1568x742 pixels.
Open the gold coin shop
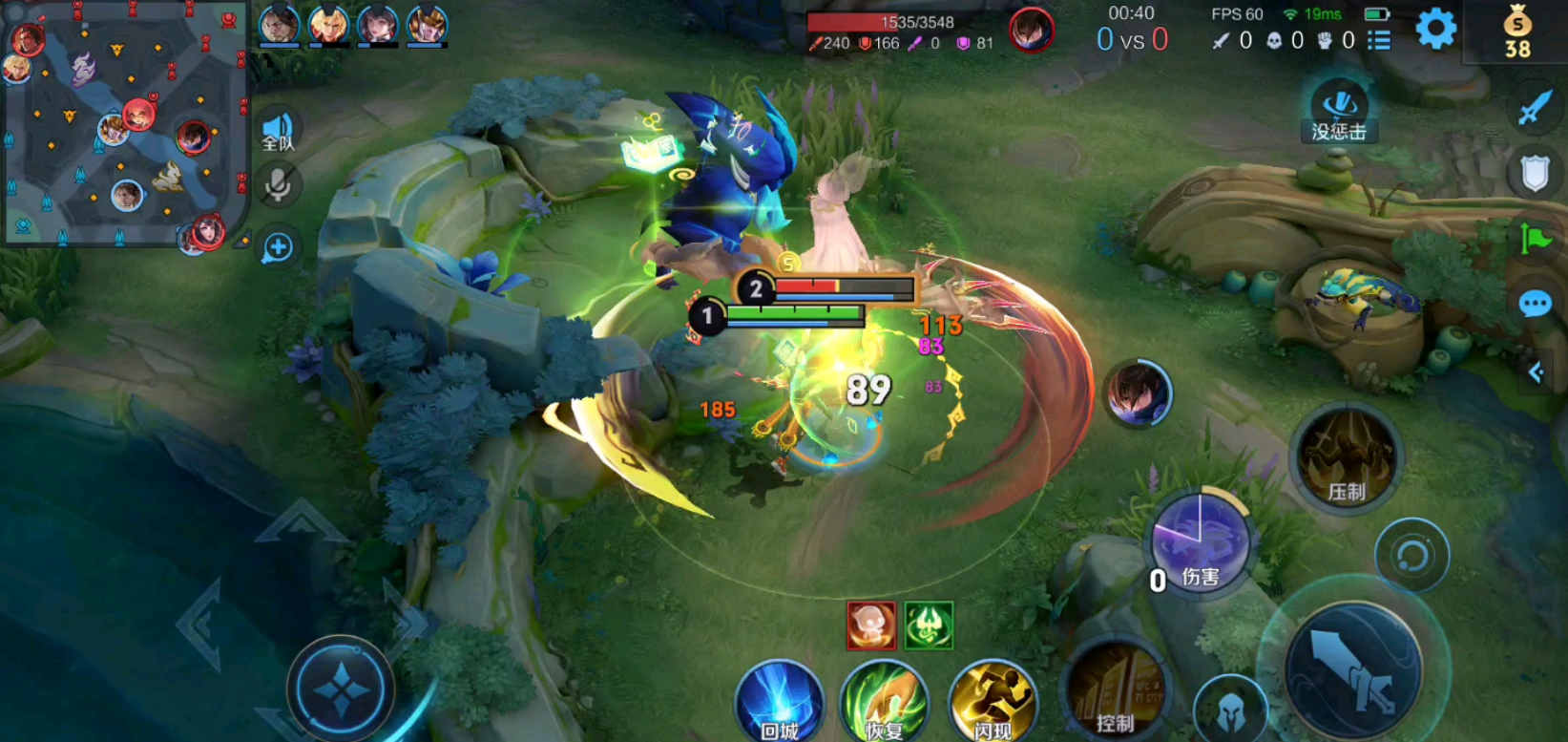point(1517,32)
